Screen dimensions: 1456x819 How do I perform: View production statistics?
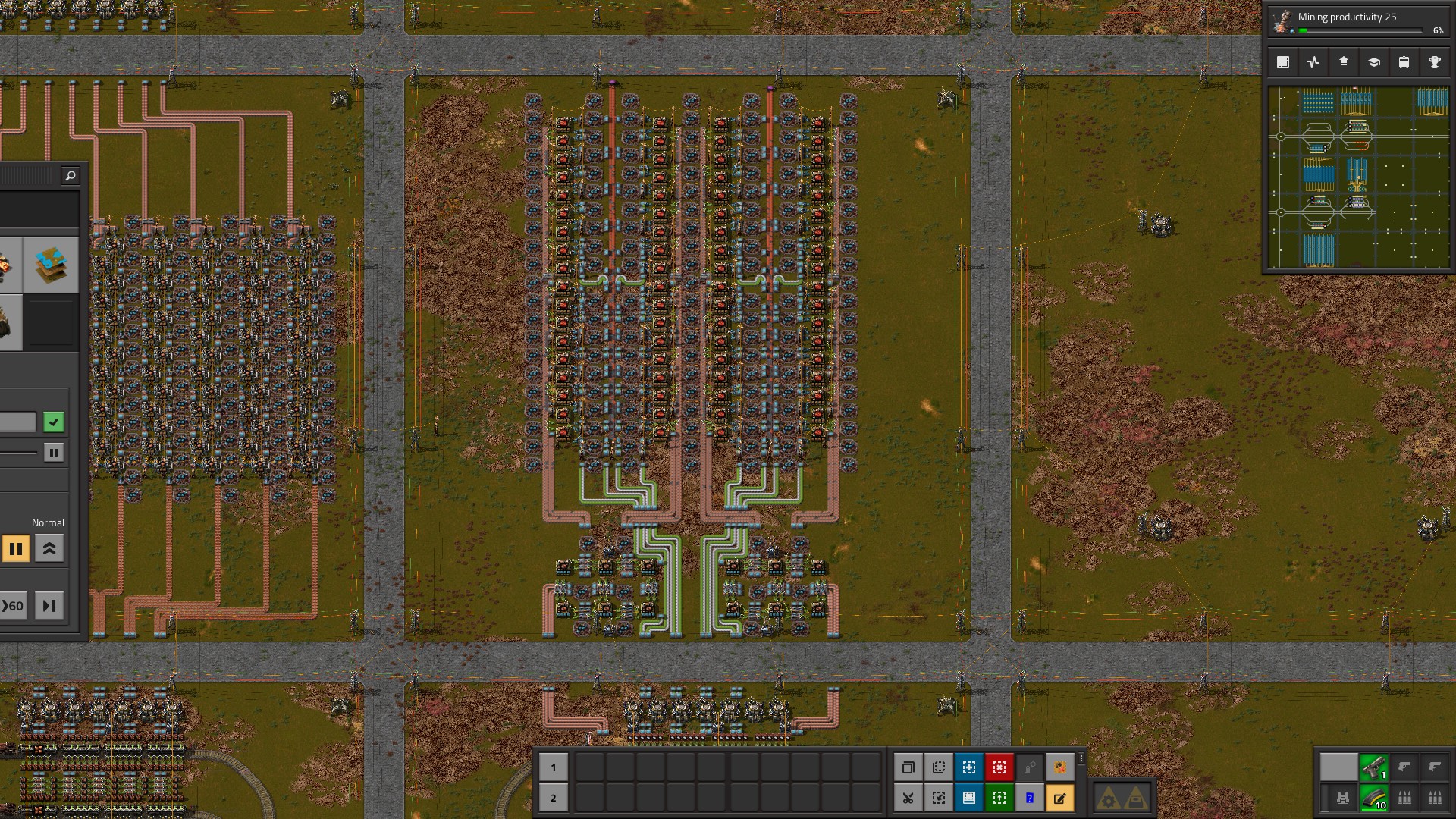click(x=1313, y=62)
